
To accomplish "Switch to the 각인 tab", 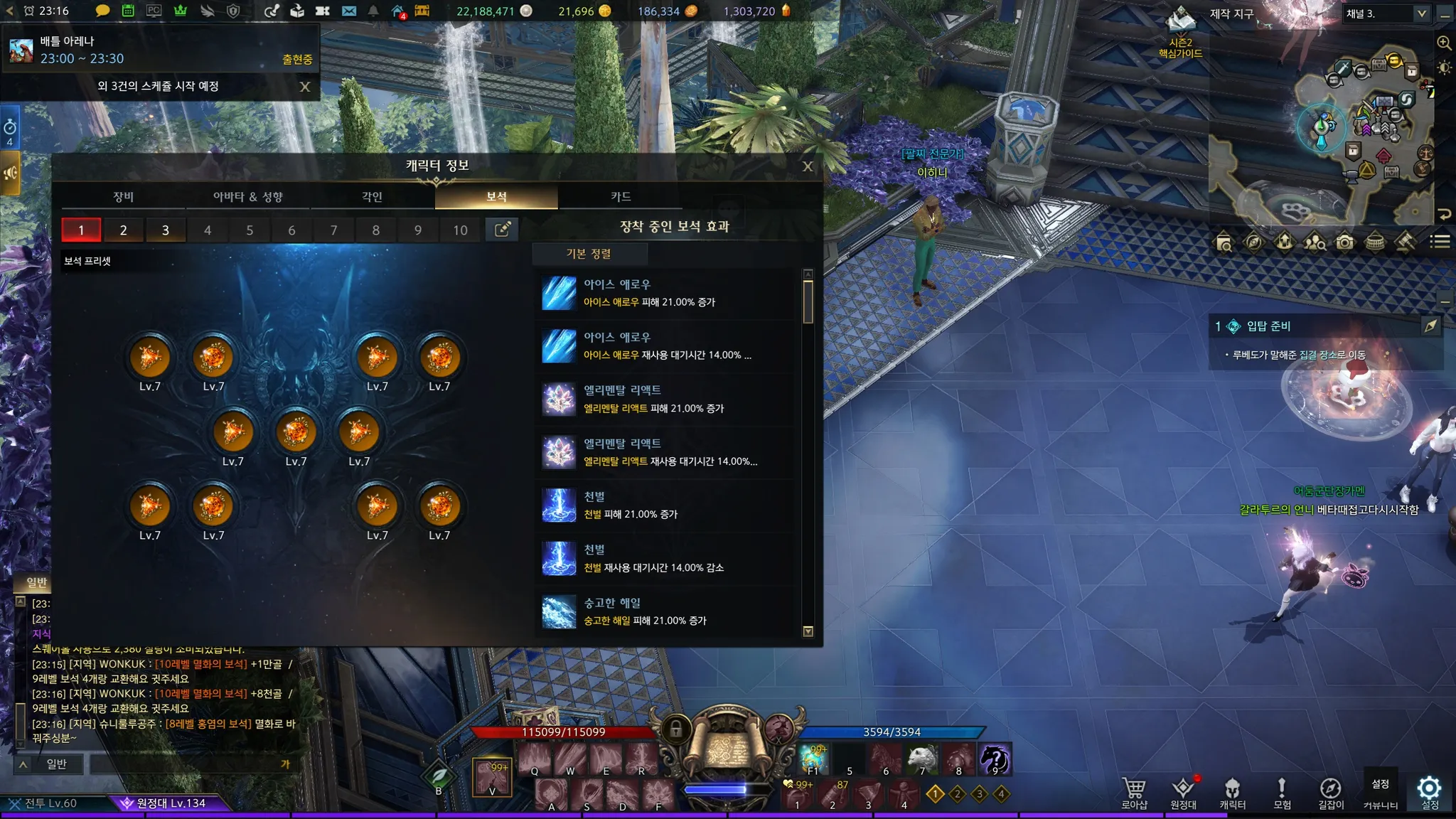I will point(372,196).
